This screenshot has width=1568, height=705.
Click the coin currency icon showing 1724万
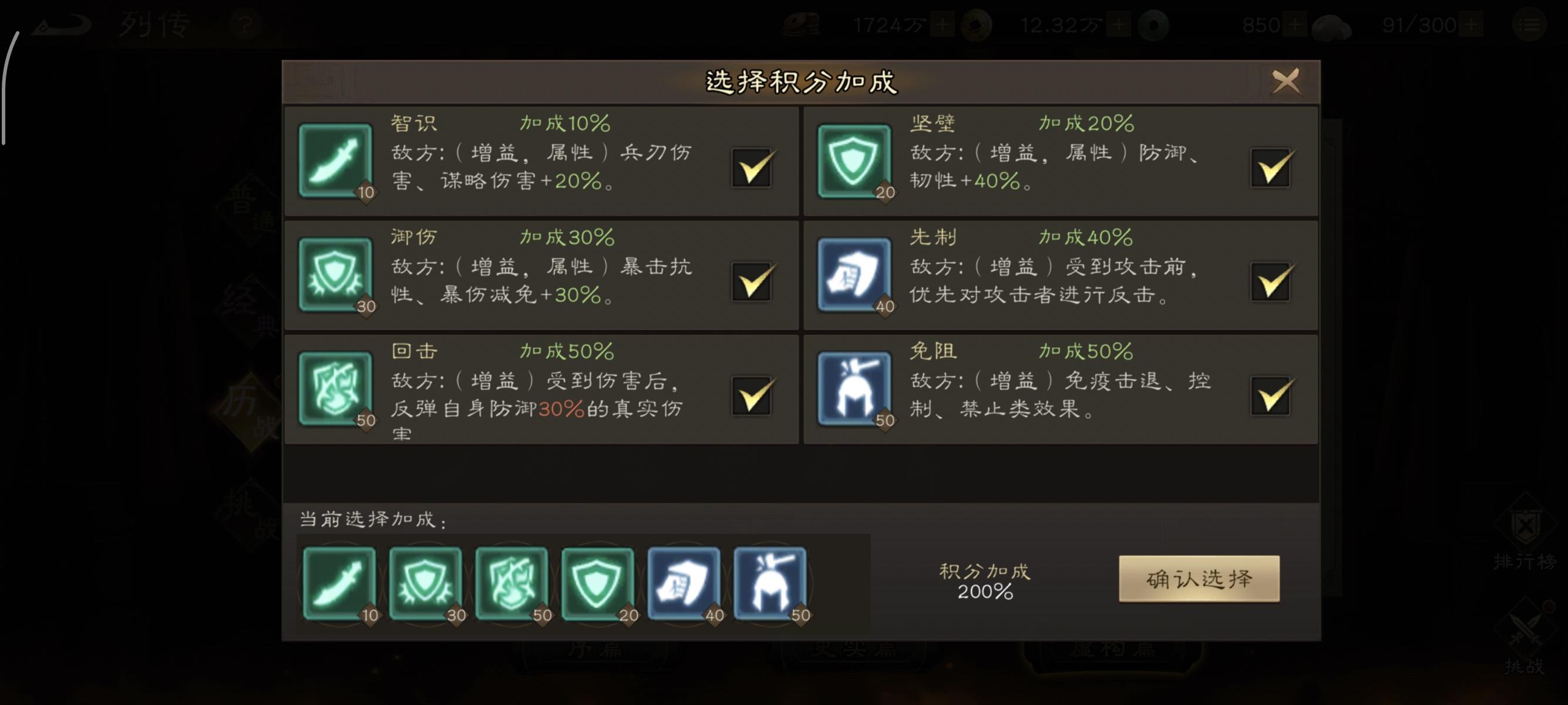pos(800,24)
